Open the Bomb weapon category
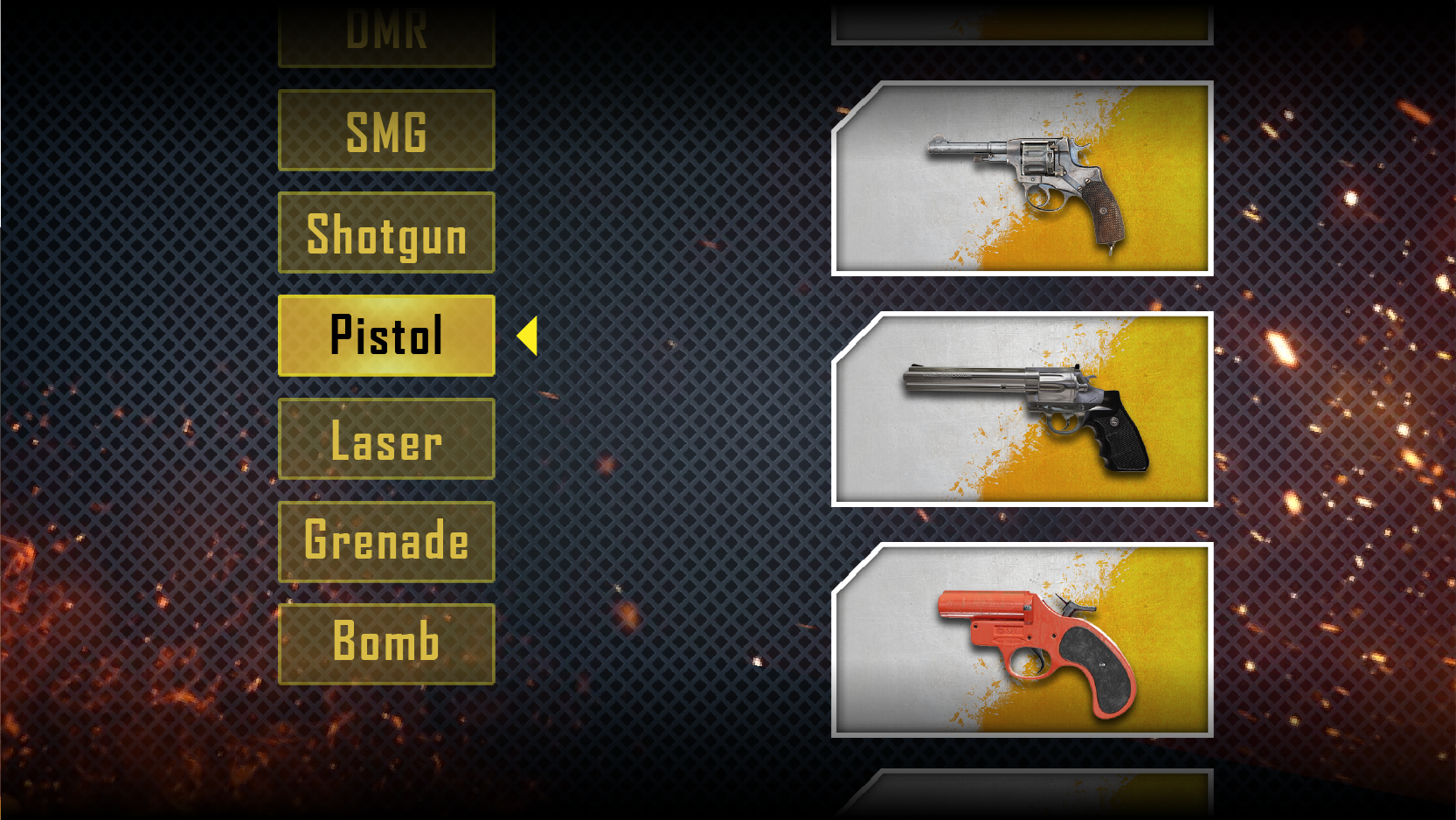1456x820 pixels. (386, 642)
